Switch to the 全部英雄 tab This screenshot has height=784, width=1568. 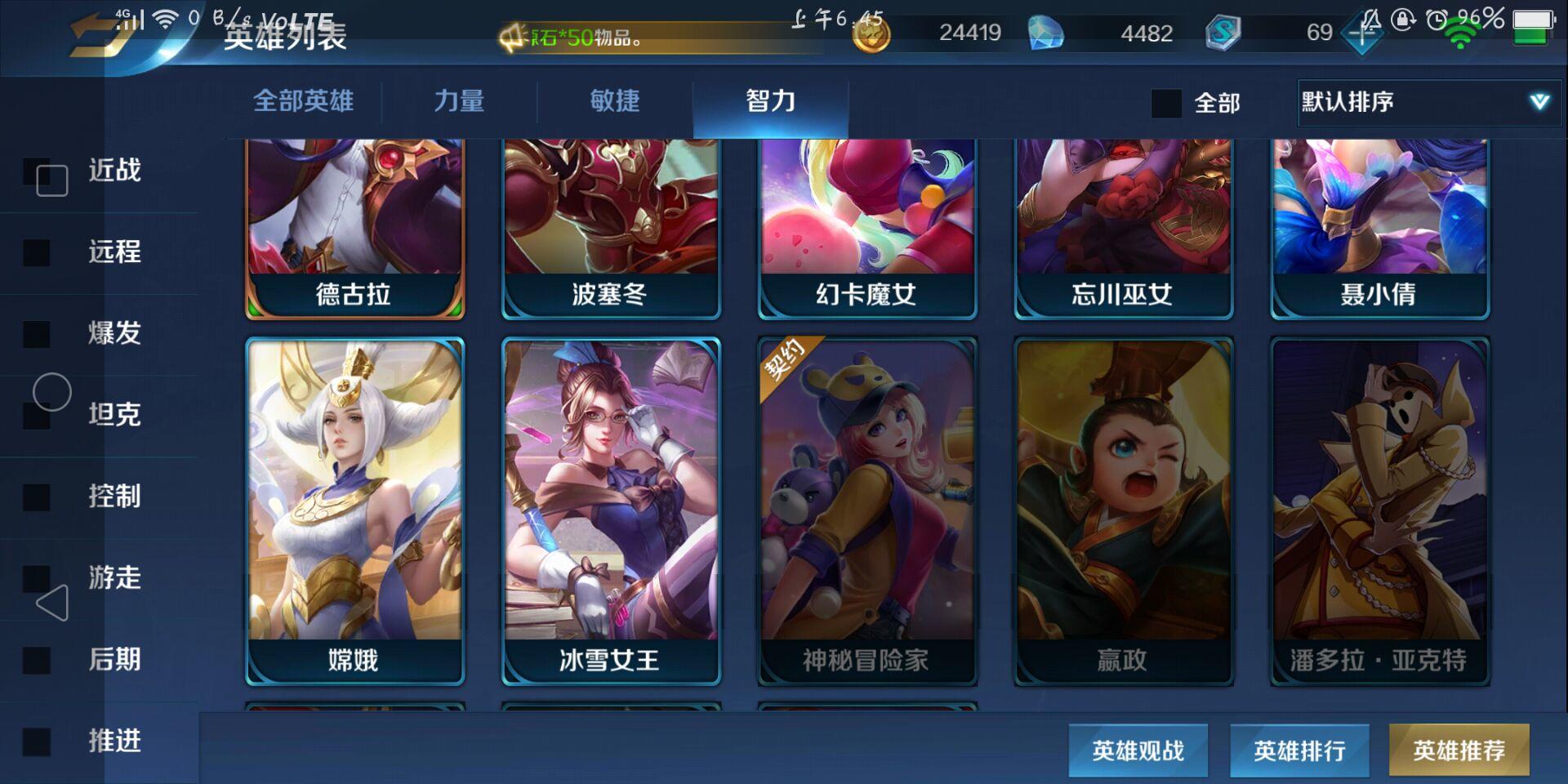click(303, 101)
